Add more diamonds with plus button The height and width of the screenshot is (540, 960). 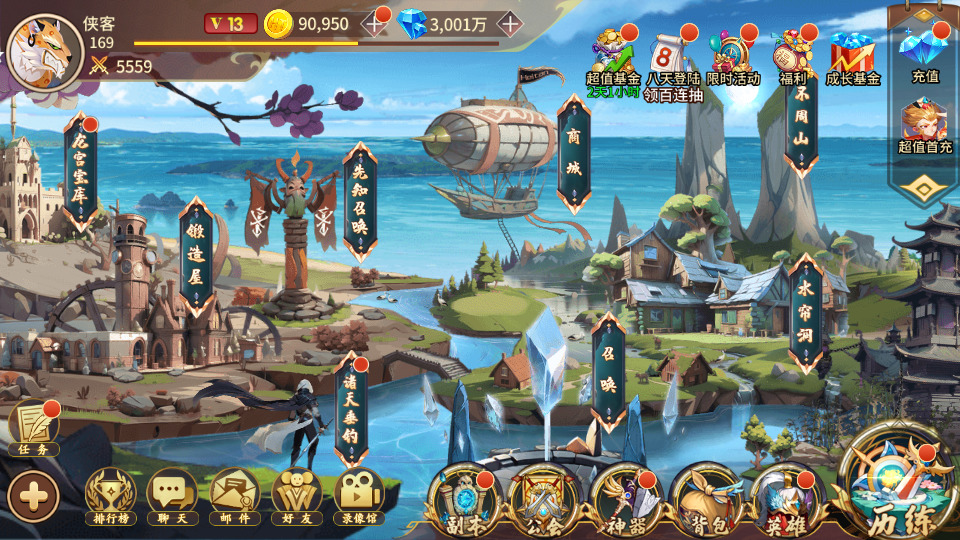(509, 23)
